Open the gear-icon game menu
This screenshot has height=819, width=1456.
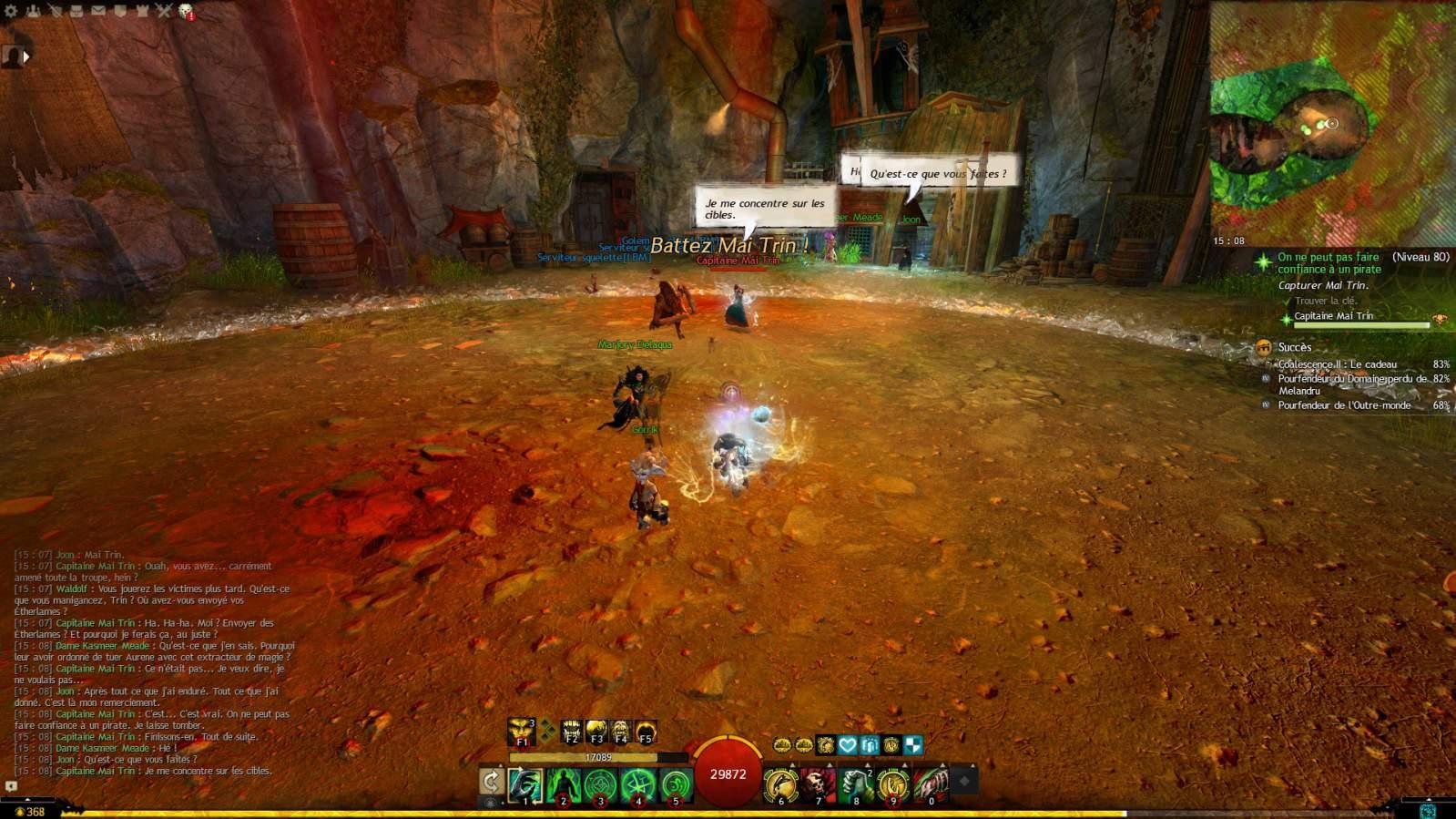[12, 11]
